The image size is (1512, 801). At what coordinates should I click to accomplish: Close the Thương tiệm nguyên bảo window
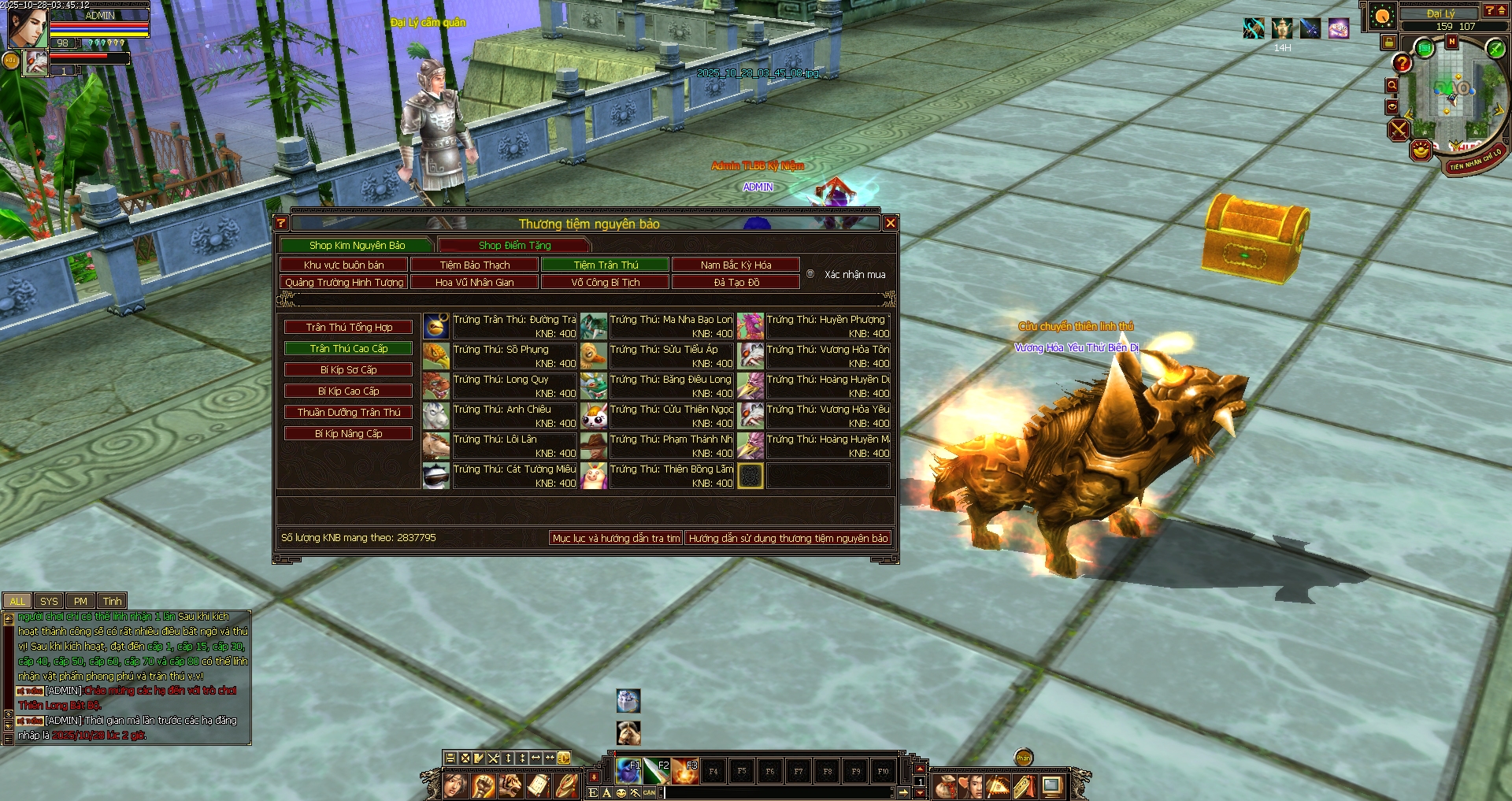891,224
